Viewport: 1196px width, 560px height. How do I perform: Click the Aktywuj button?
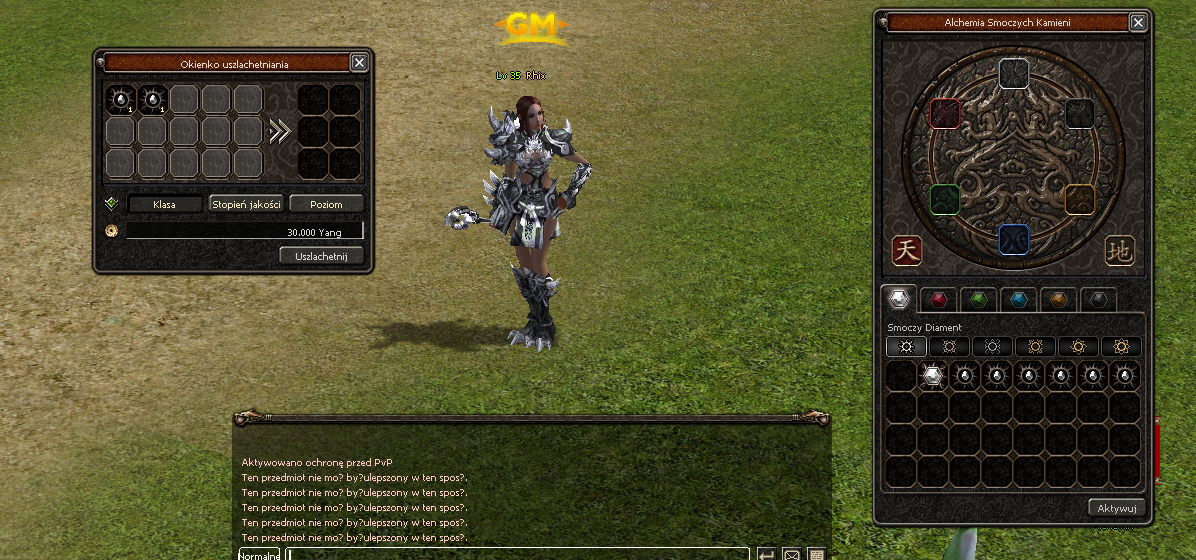[x=1116, y=508]
